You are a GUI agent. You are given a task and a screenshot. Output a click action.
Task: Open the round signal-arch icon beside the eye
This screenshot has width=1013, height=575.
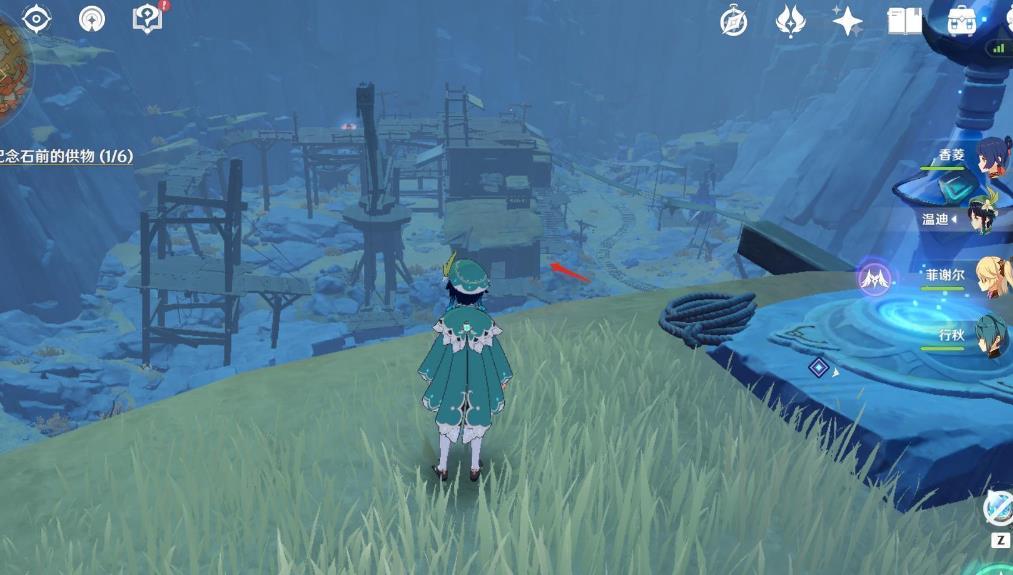[92, 19]
